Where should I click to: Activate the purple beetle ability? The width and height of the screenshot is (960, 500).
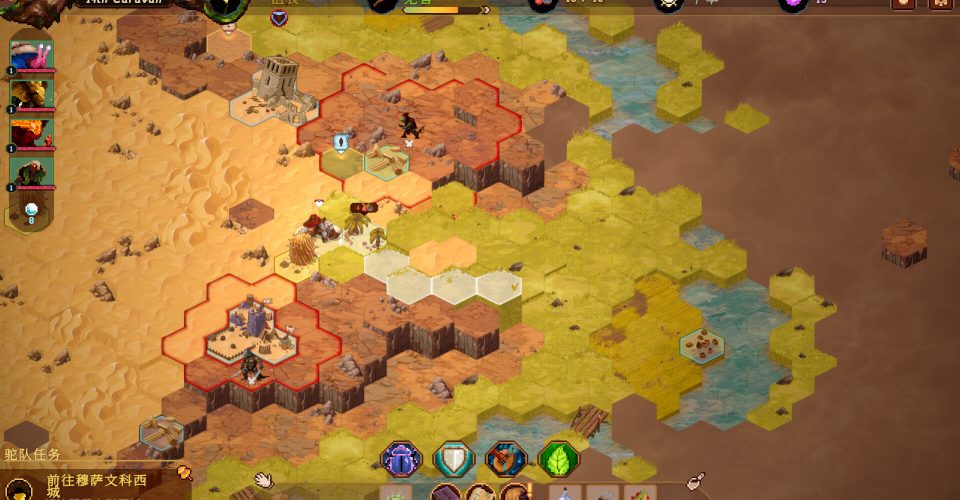tap(401, 459)
